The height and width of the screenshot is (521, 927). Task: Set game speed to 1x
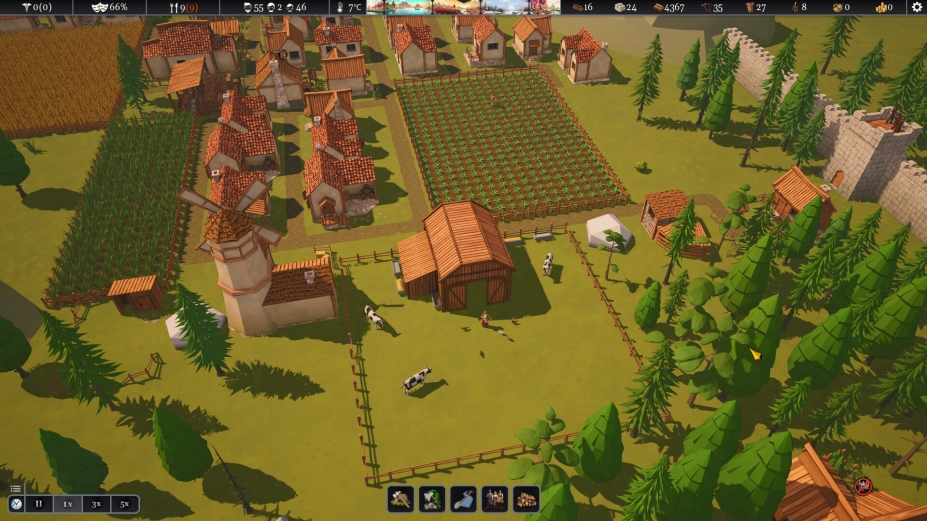(x=67, y=505)
